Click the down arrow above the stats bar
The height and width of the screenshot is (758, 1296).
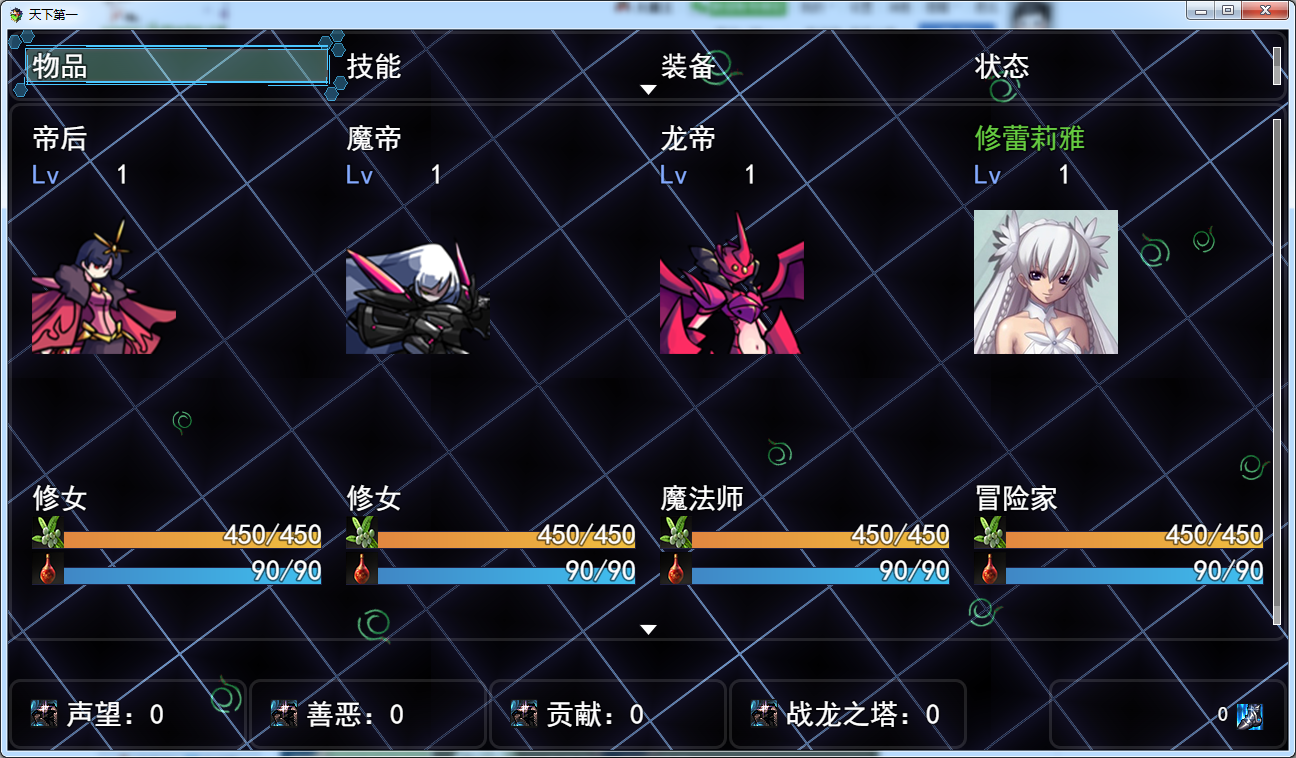tap(649, 629)
